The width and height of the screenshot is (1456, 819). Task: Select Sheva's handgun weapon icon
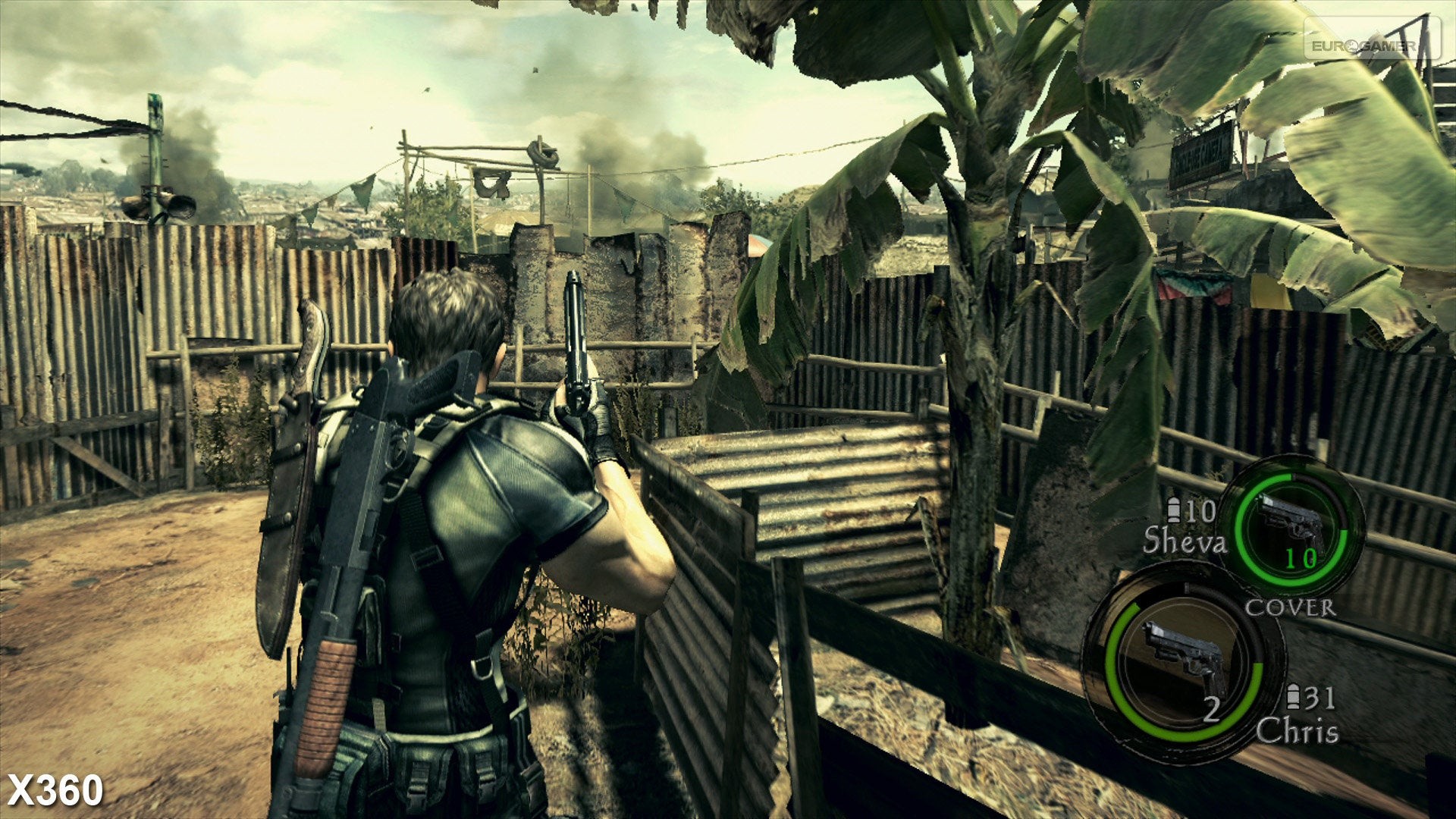[1291, 523]
